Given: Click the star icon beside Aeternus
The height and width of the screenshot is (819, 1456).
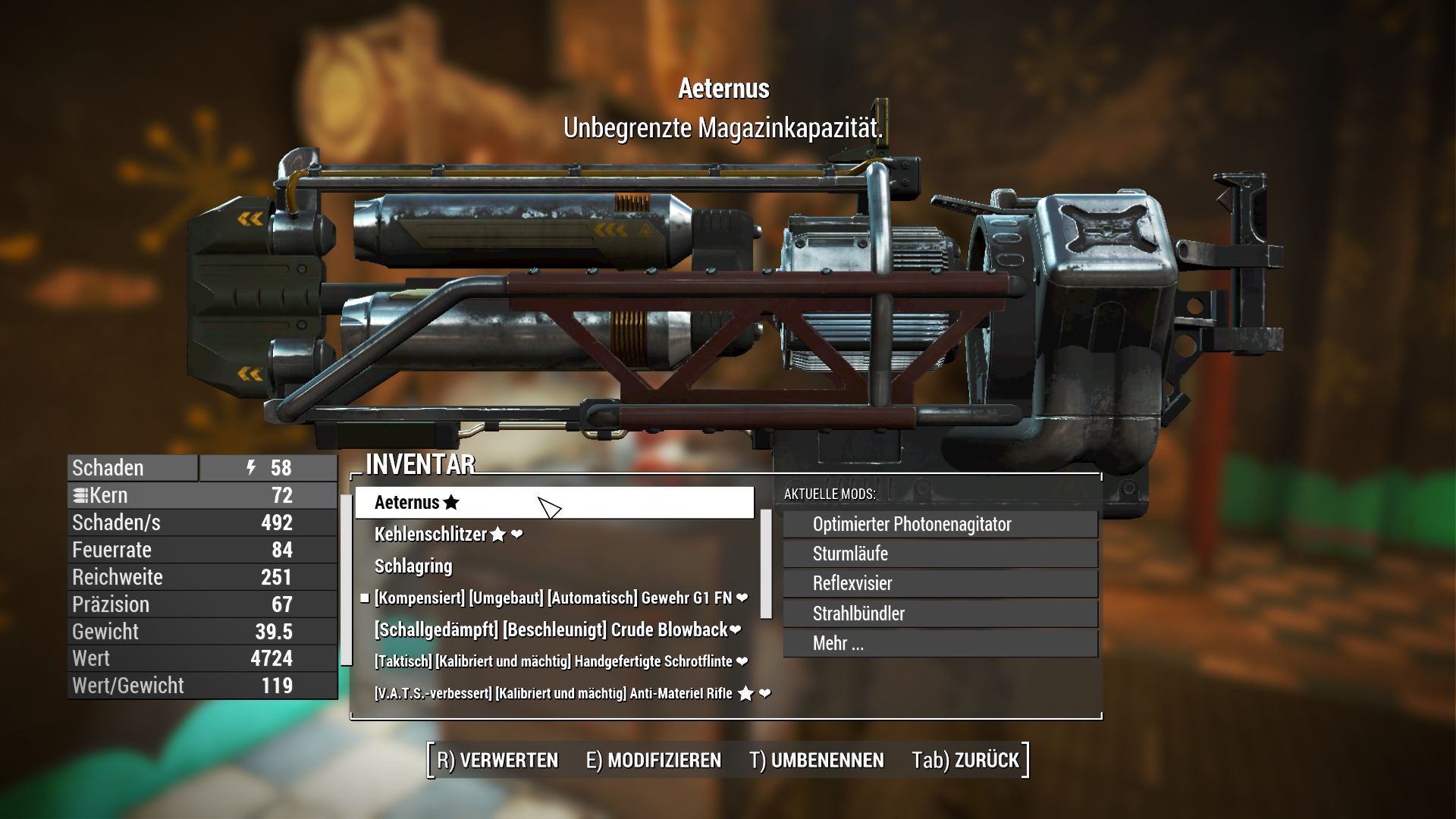Looking at the screenshot, I should click(x=450, y=502).
